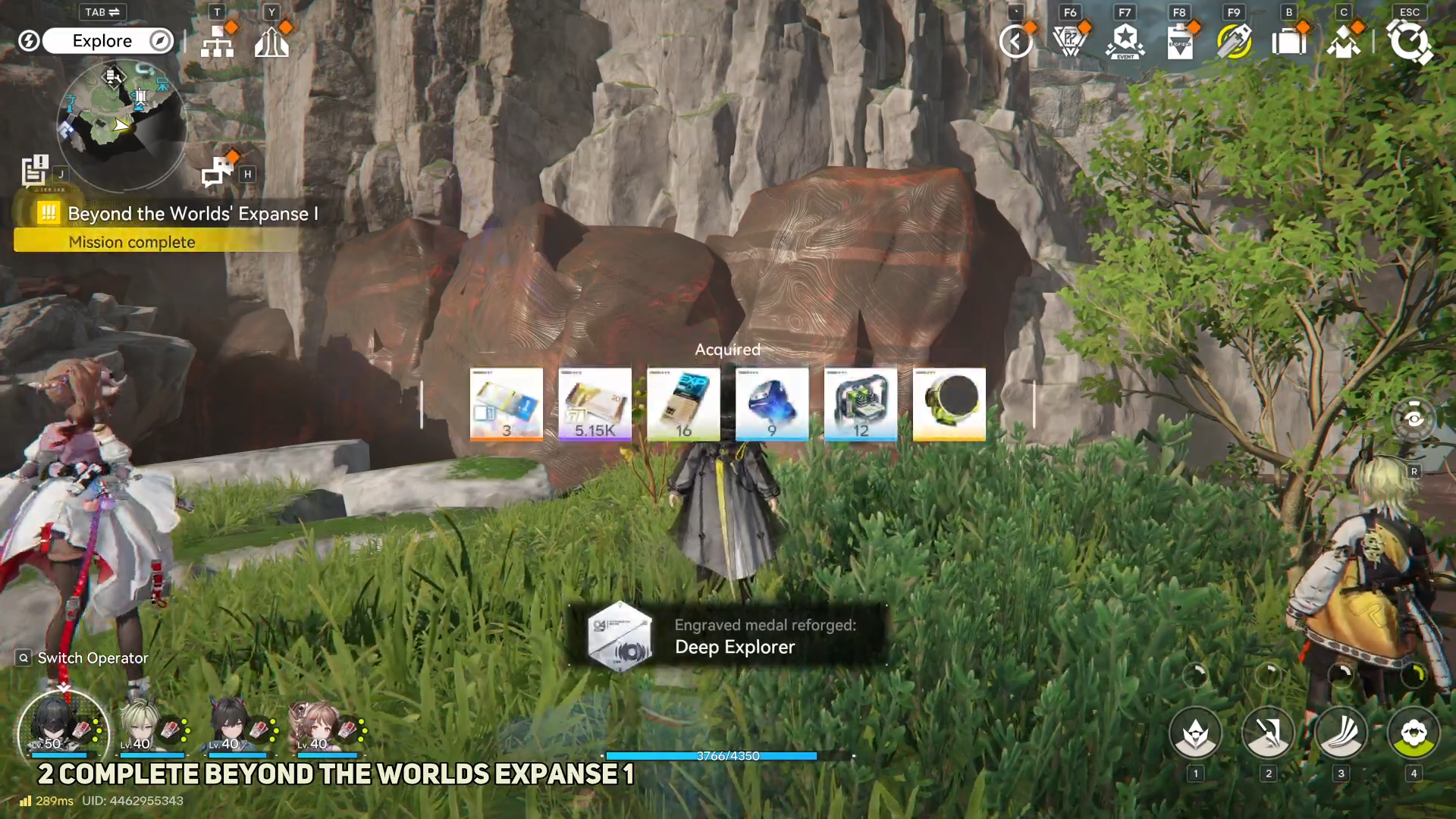1456x819 pixels.
Task: Open the triple-arrow development icon
Action: coord(271,42)
